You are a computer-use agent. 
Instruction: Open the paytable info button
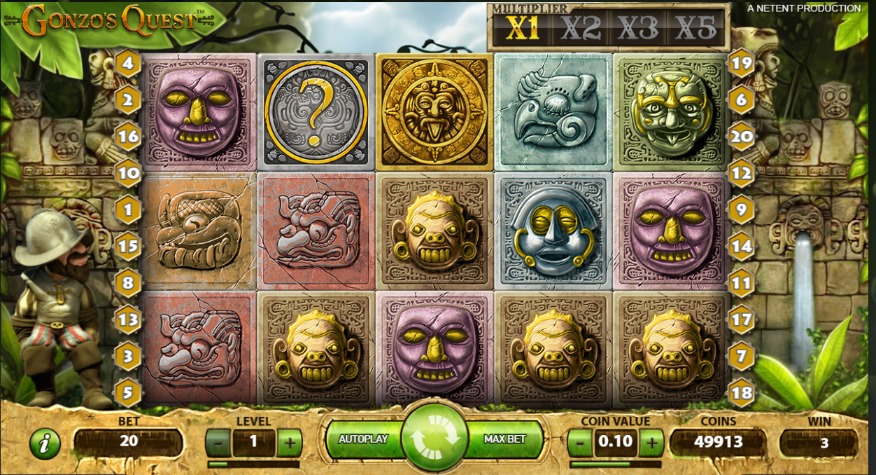[45, 443]
